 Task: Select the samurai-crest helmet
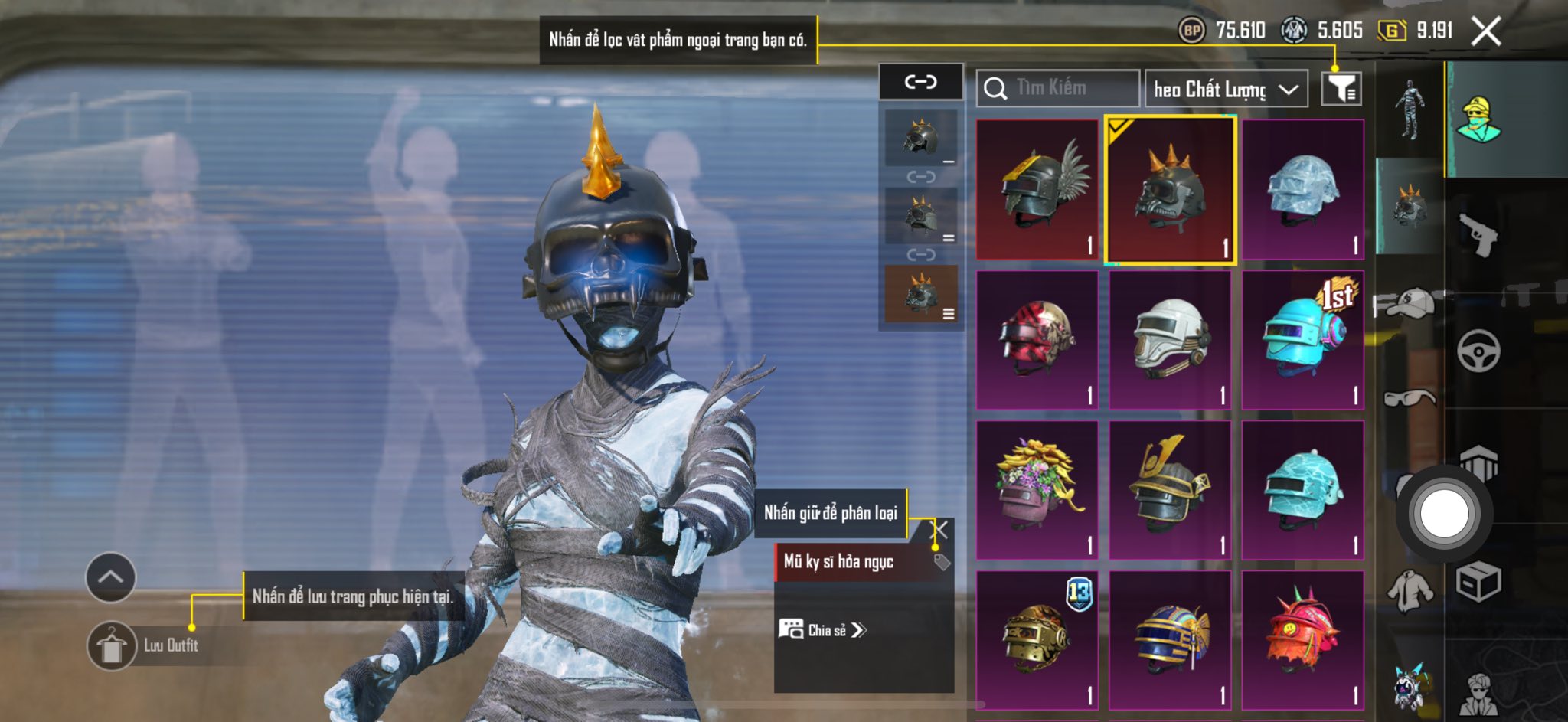(x=1170, y=489)
